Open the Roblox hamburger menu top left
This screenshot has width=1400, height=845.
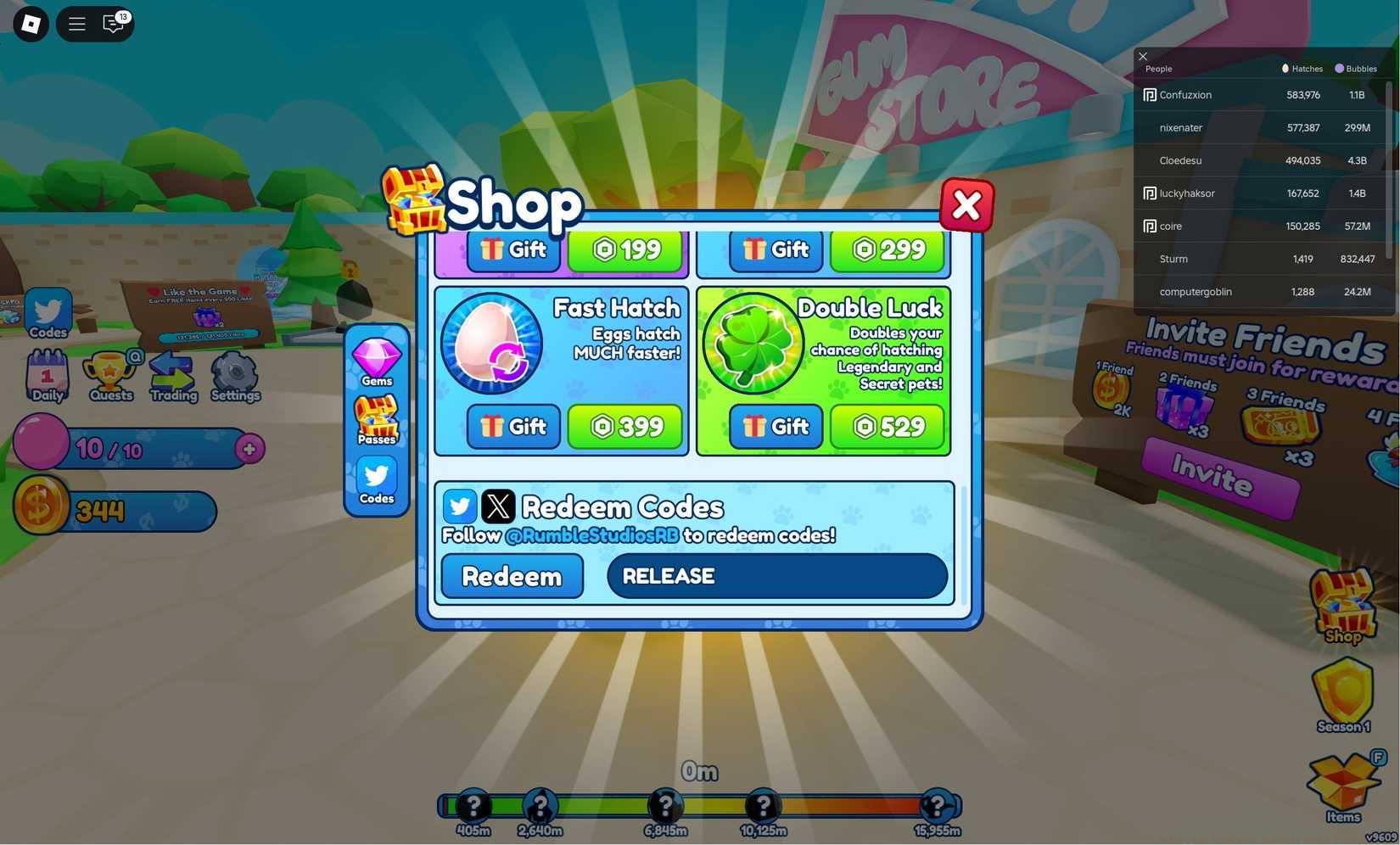[76, 23]
